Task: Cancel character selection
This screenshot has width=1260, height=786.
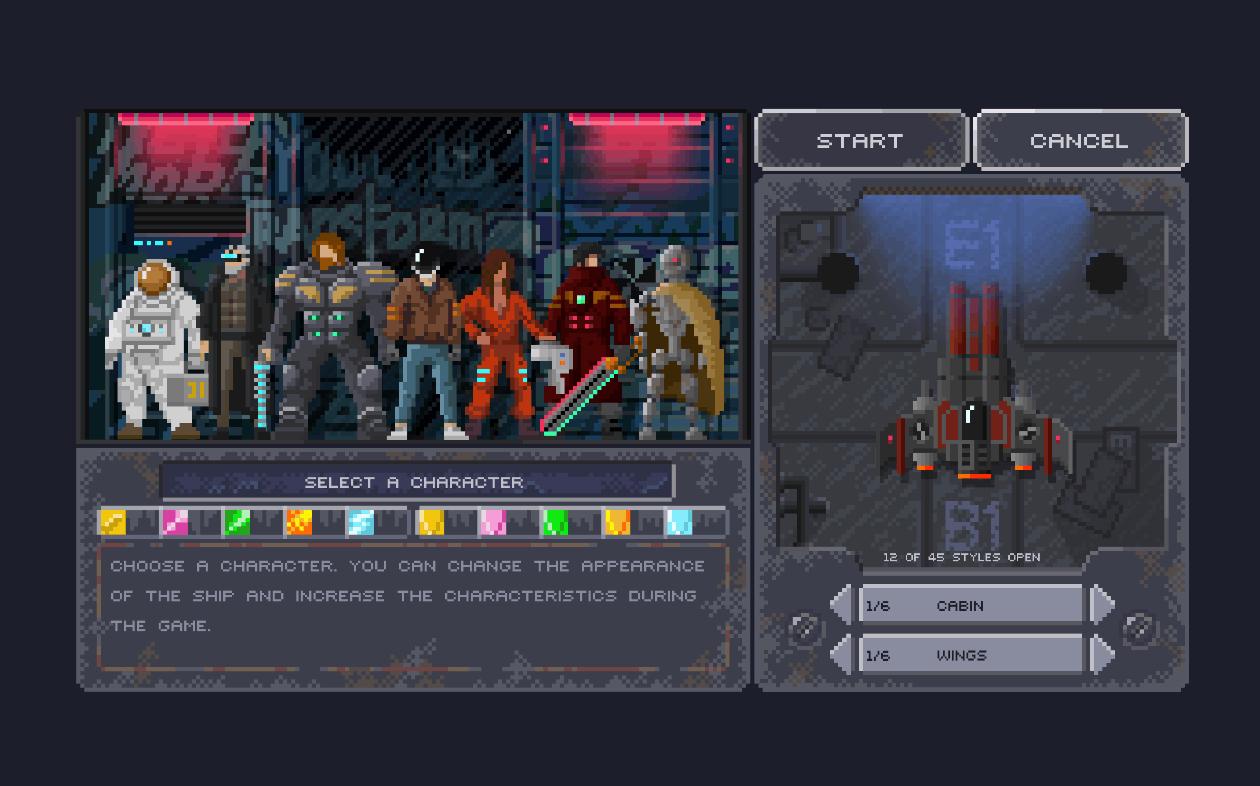Action: click(x=1079, y=141)
